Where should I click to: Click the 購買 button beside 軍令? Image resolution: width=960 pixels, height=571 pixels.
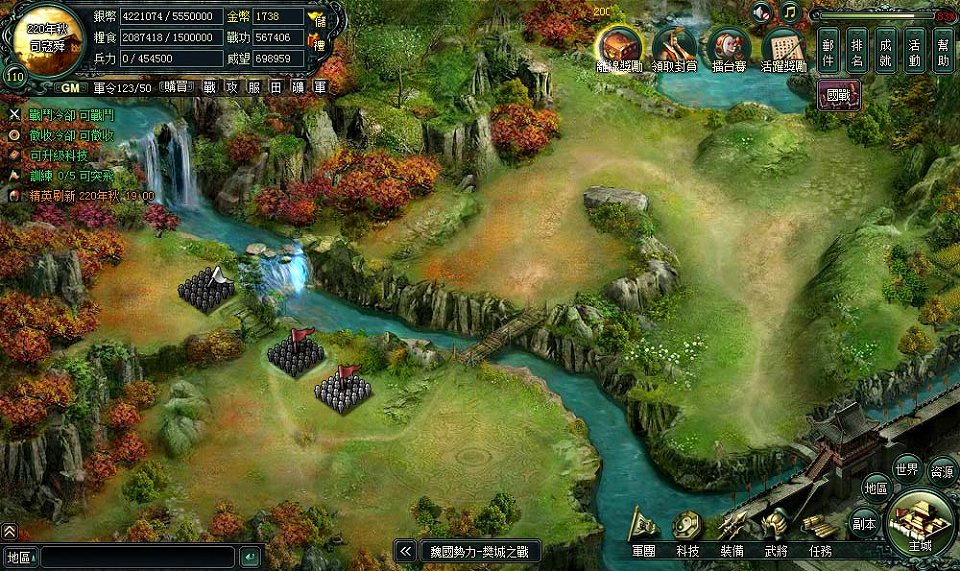click(x=175, y=87)
